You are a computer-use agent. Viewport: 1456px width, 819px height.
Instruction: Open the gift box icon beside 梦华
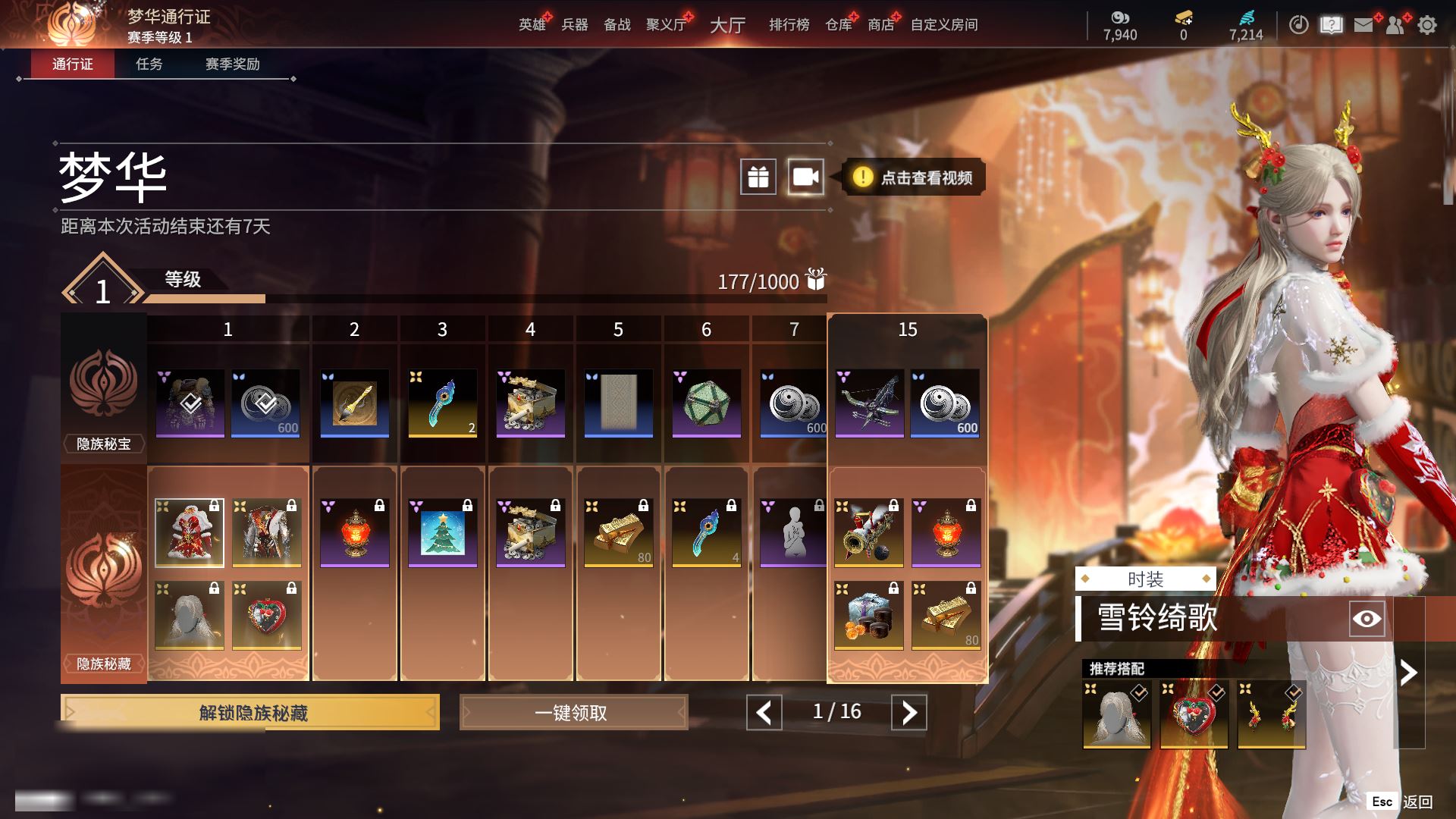pyautogui.click(x=758, y=177)
